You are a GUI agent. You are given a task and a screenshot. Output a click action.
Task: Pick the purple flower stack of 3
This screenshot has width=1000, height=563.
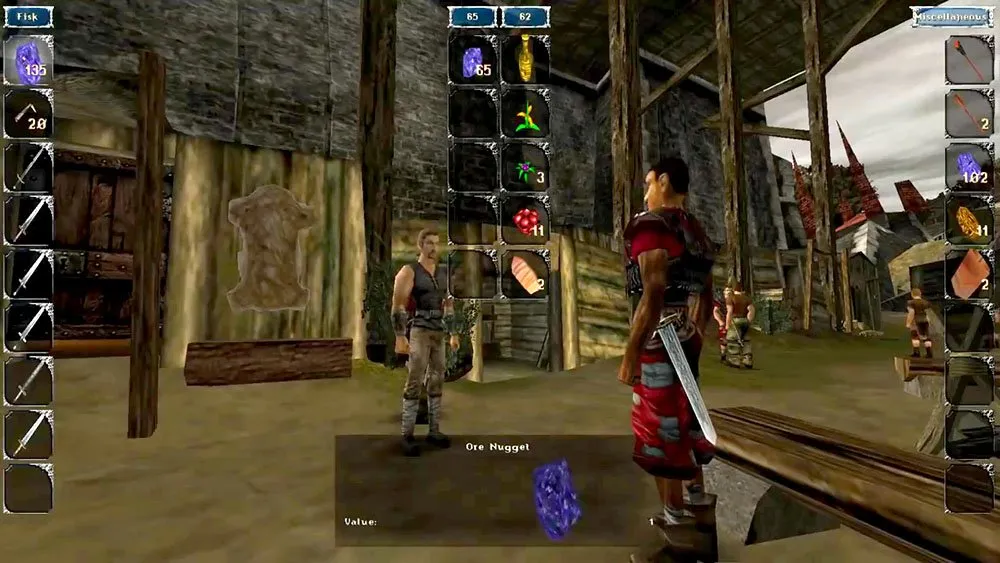pyautogui.click(x=525, y=166)
